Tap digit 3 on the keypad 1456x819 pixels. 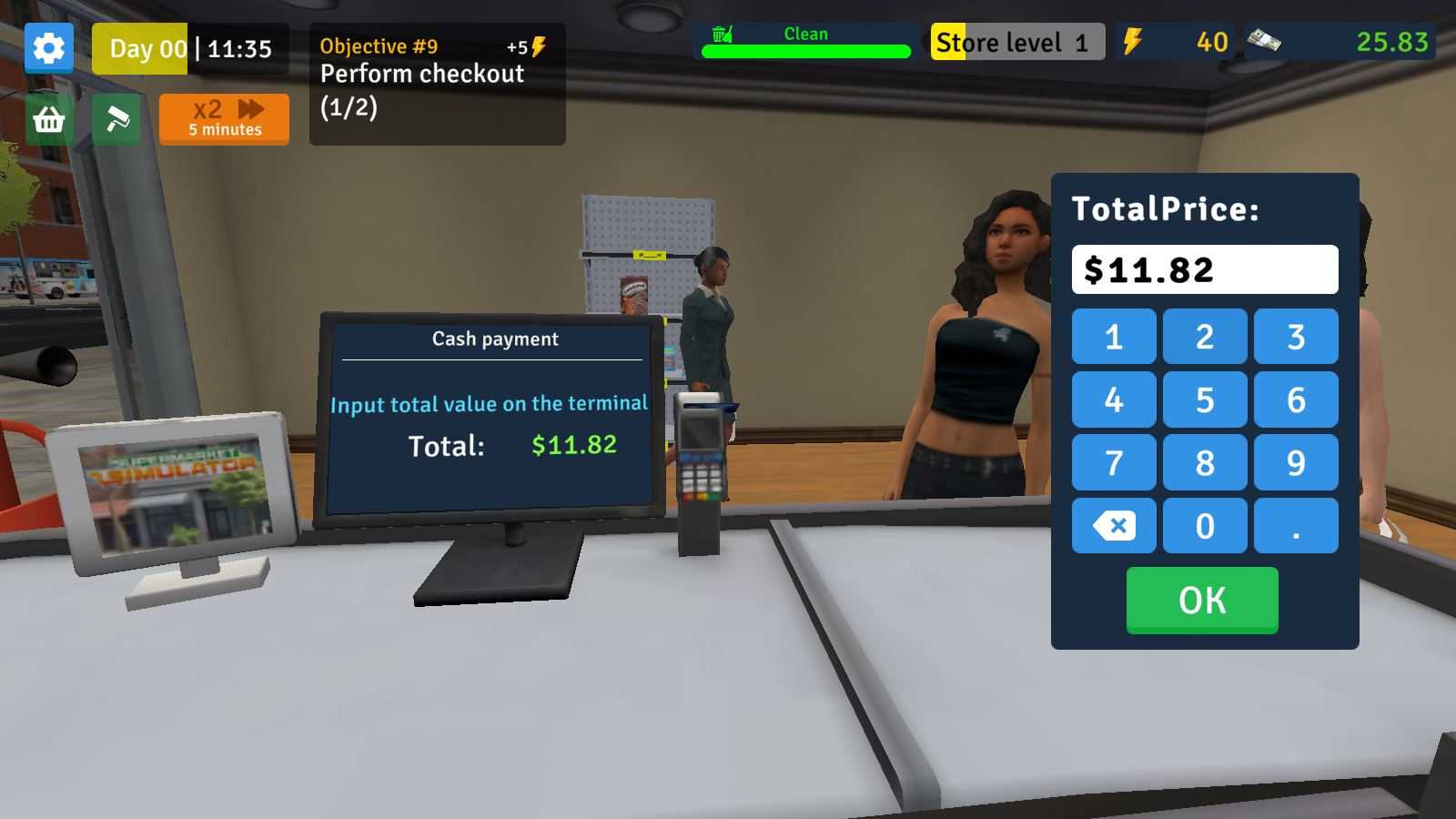click(x=1296, y=337)
